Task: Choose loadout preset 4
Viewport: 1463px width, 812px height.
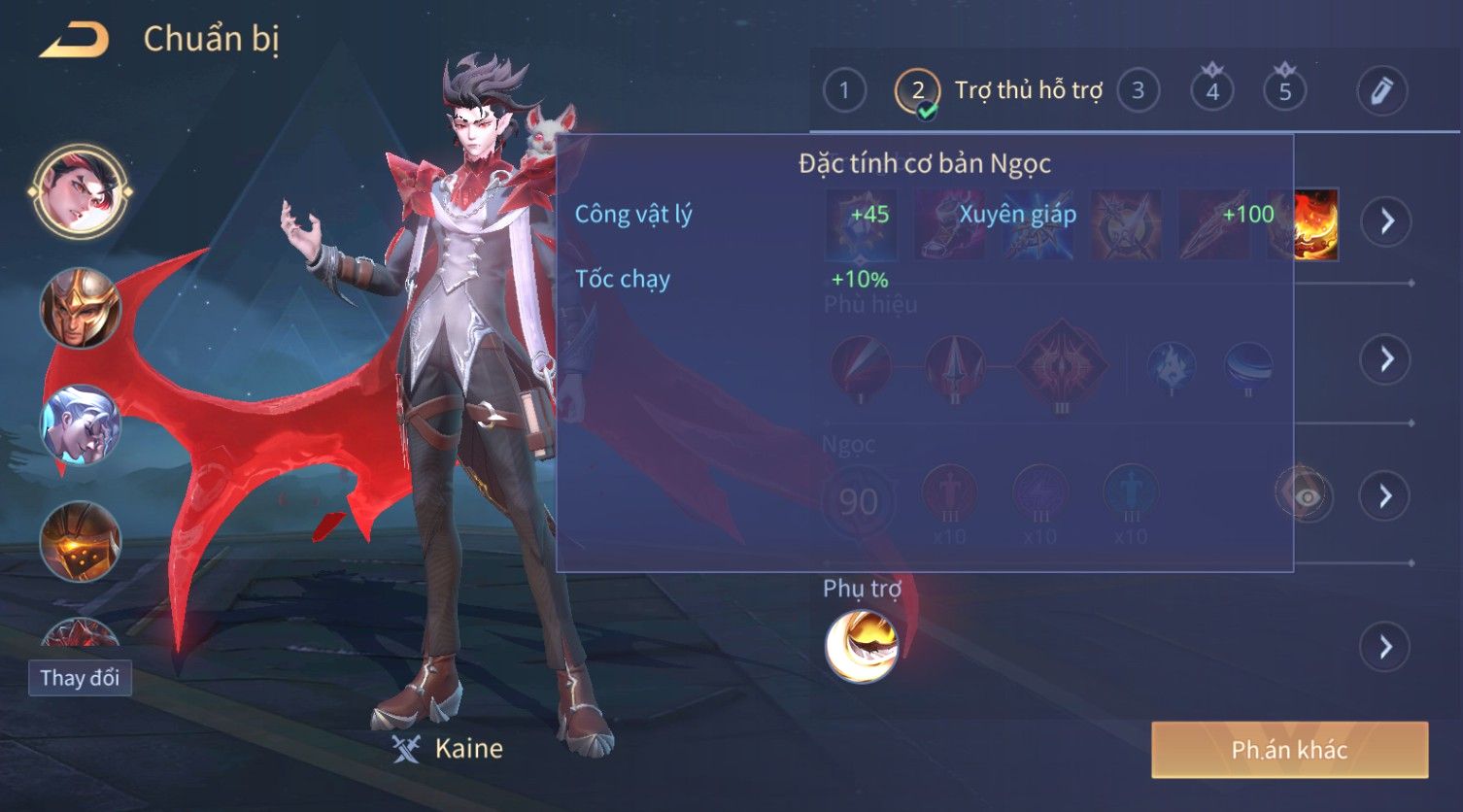Action: pyautogui.click(x=1211, y=91)
